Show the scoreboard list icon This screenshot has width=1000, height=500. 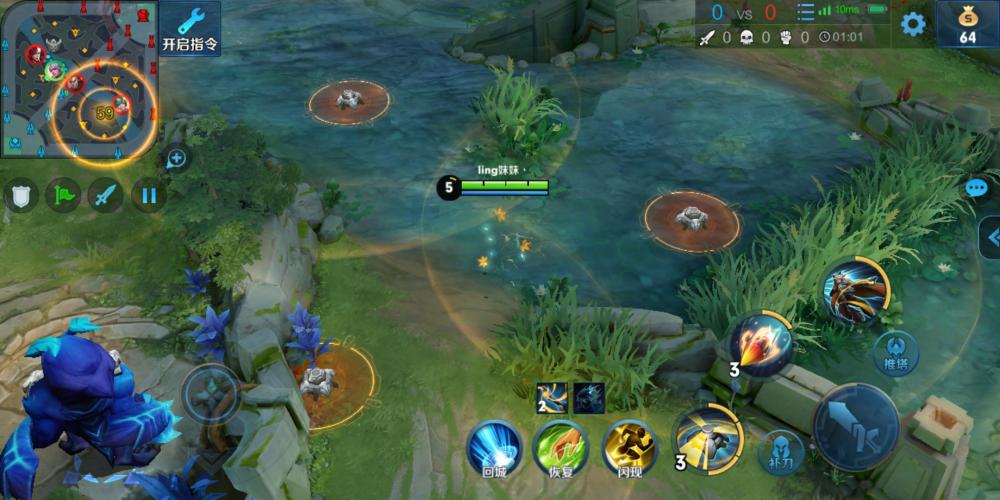(x=805, y=12)
